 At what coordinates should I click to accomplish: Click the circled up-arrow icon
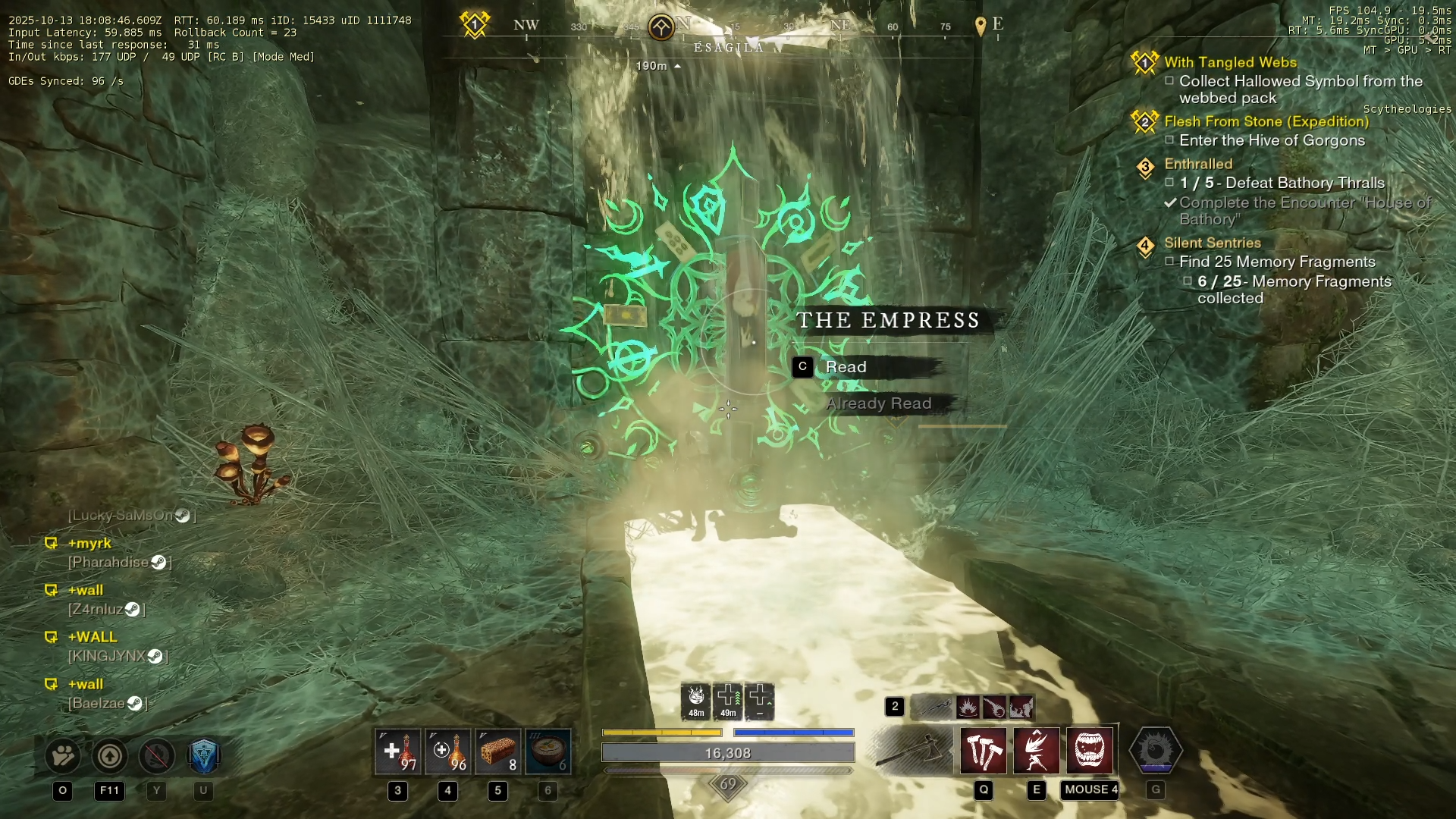110,755
